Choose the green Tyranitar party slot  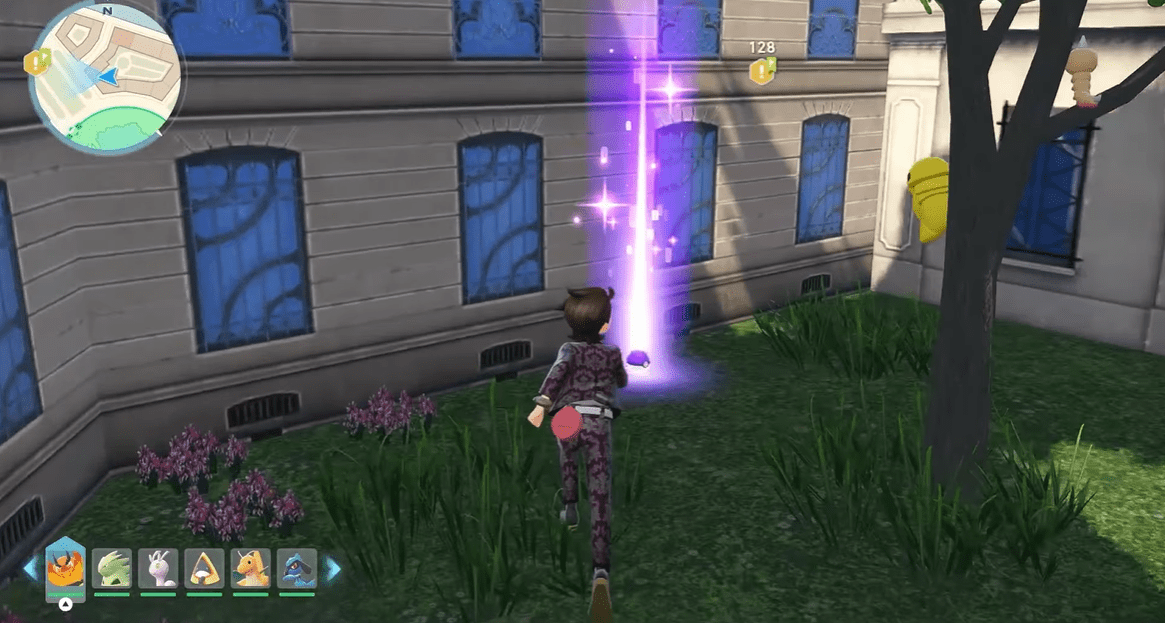(x=112, y=568)
